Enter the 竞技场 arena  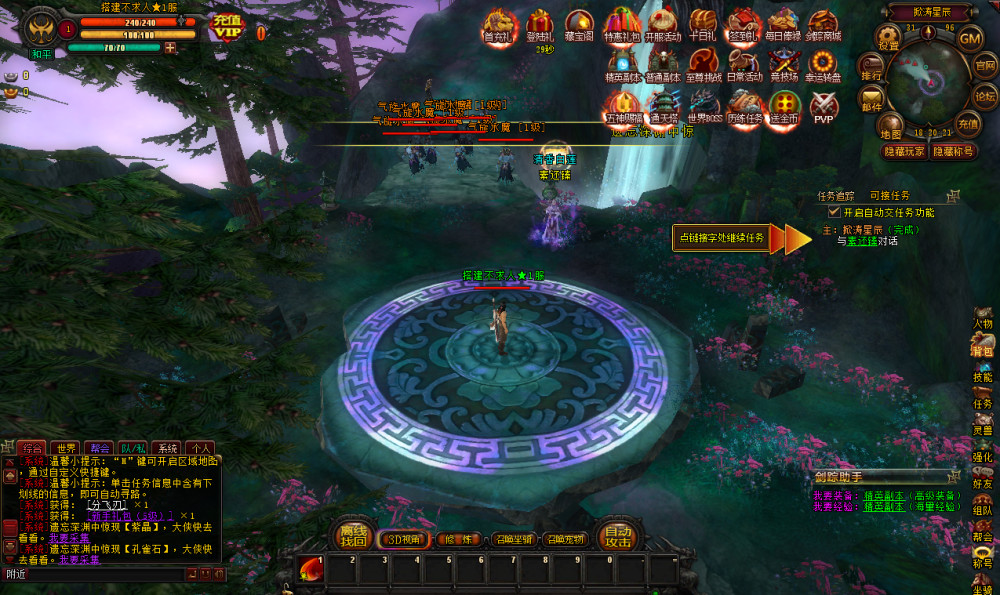[782, 65]
